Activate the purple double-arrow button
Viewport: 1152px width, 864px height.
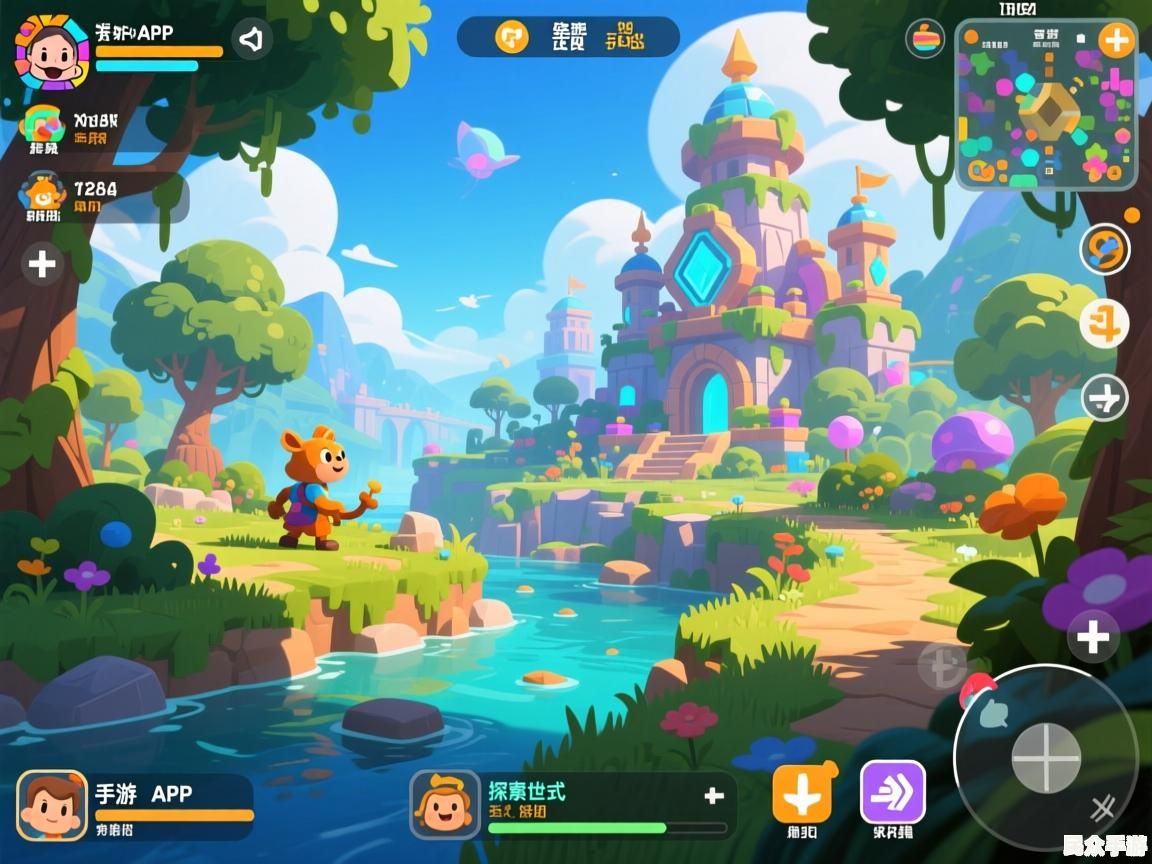coord(893,792)
